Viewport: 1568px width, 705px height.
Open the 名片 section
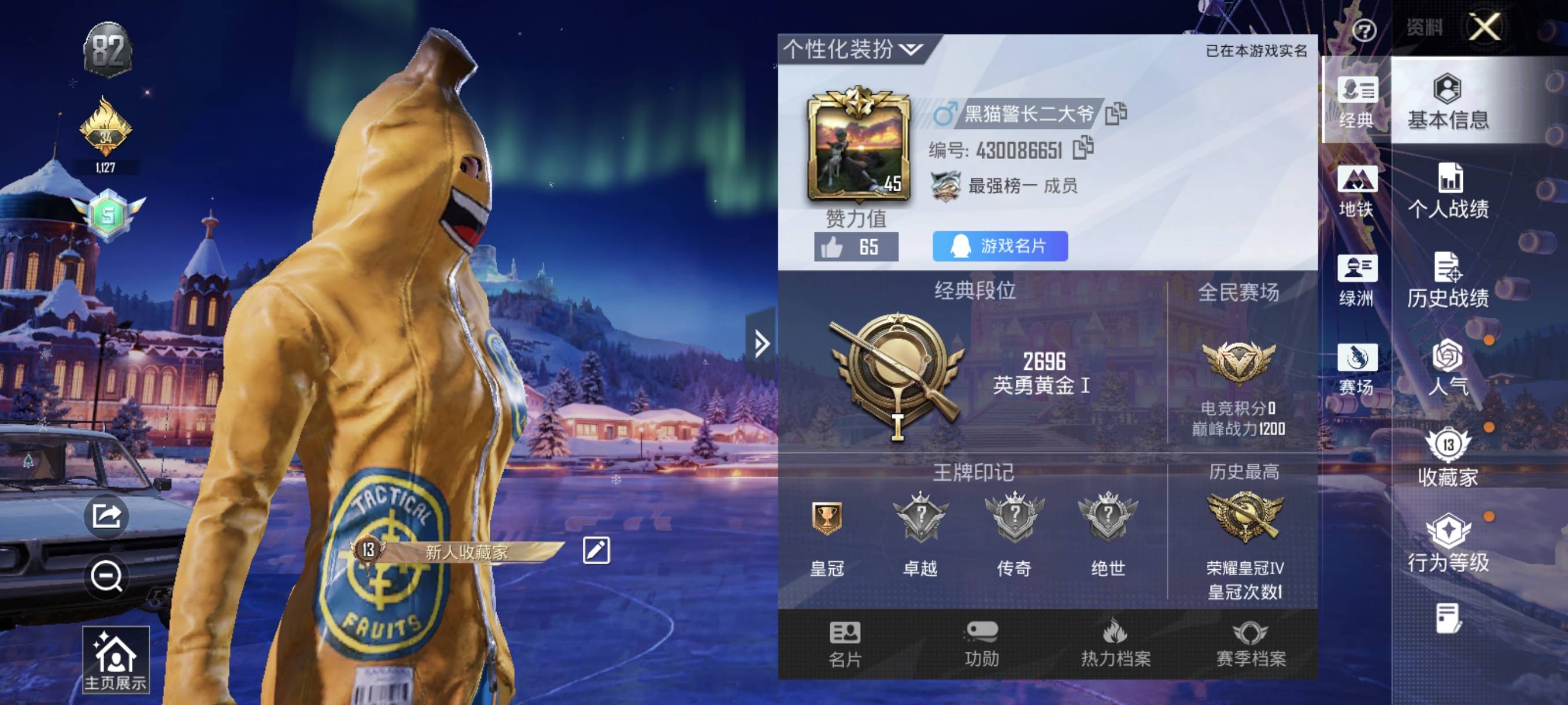pyautogui.click(x=844, y=644)
